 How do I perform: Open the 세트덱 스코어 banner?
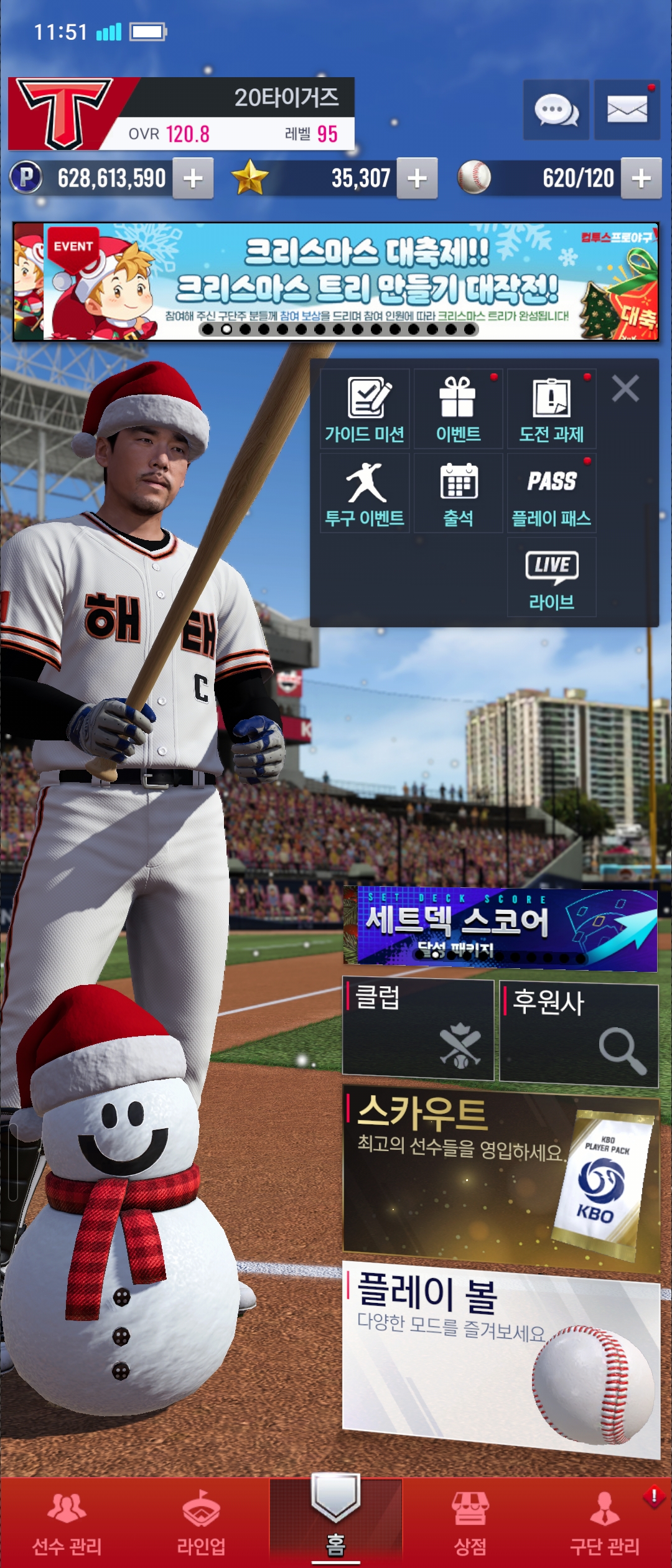coord(500,930)
